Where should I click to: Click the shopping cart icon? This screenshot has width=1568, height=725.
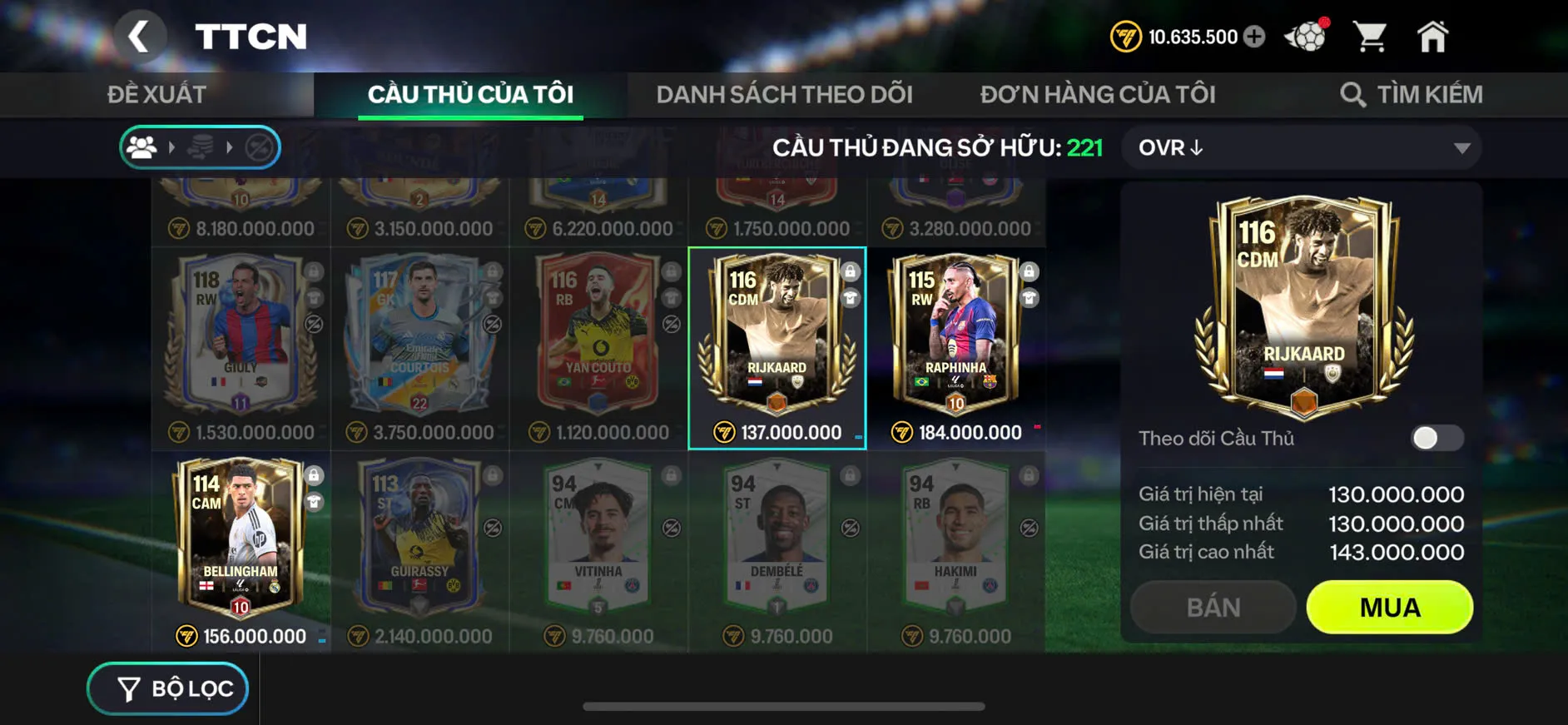tap(1369, 35)
